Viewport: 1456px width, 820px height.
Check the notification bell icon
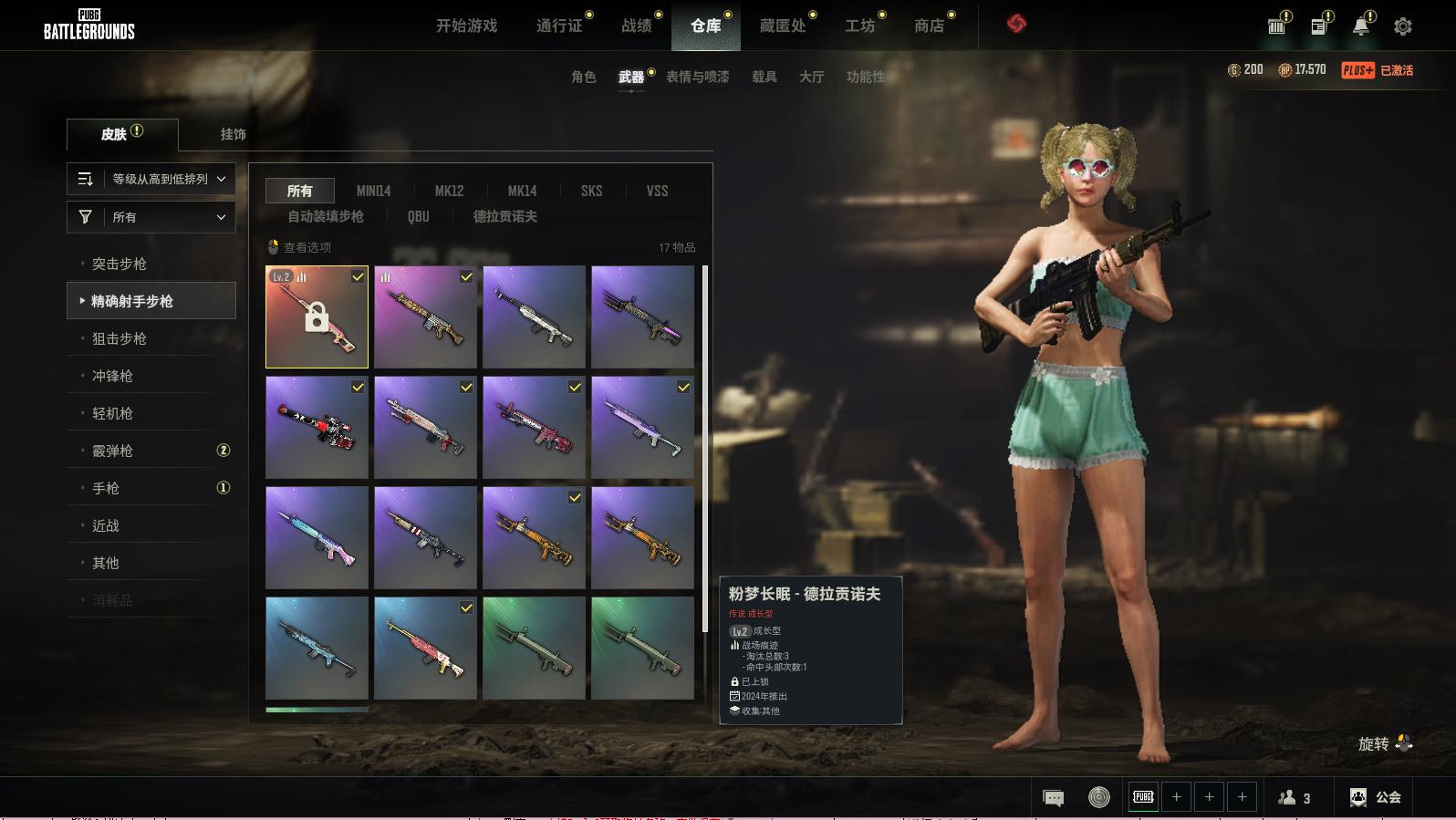tap(1360, 26)
